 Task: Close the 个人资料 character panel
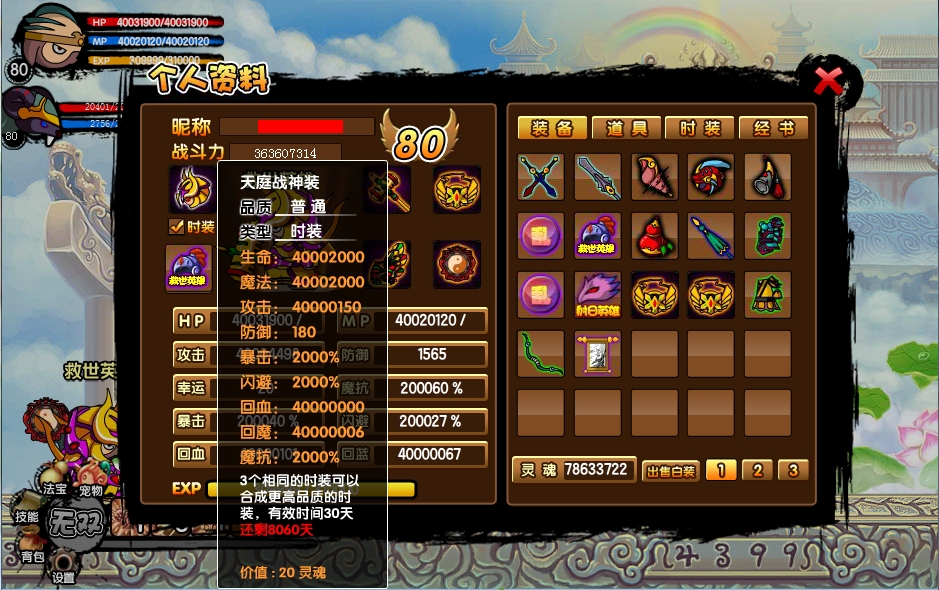click(829, 80)
